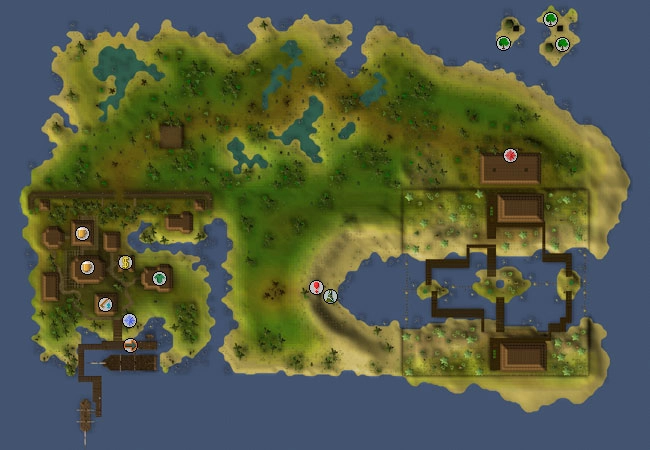650x450 pixels.
Task: Select the green running figure agility marker
Action: [x=331, y=295]
